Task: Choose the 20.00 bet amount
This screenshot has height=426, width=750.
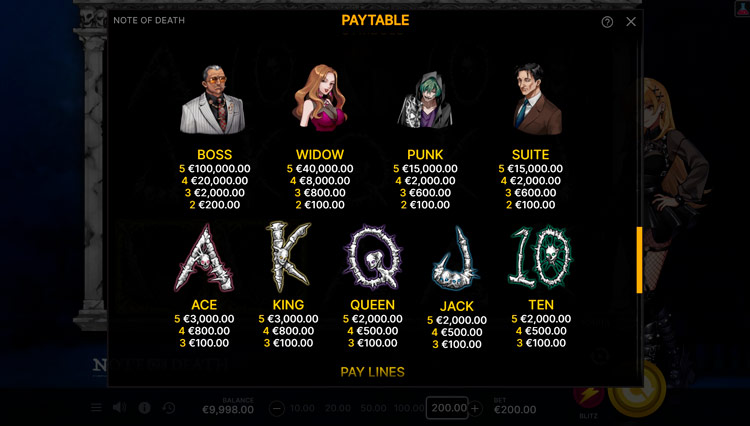Action: click(337, 408)
